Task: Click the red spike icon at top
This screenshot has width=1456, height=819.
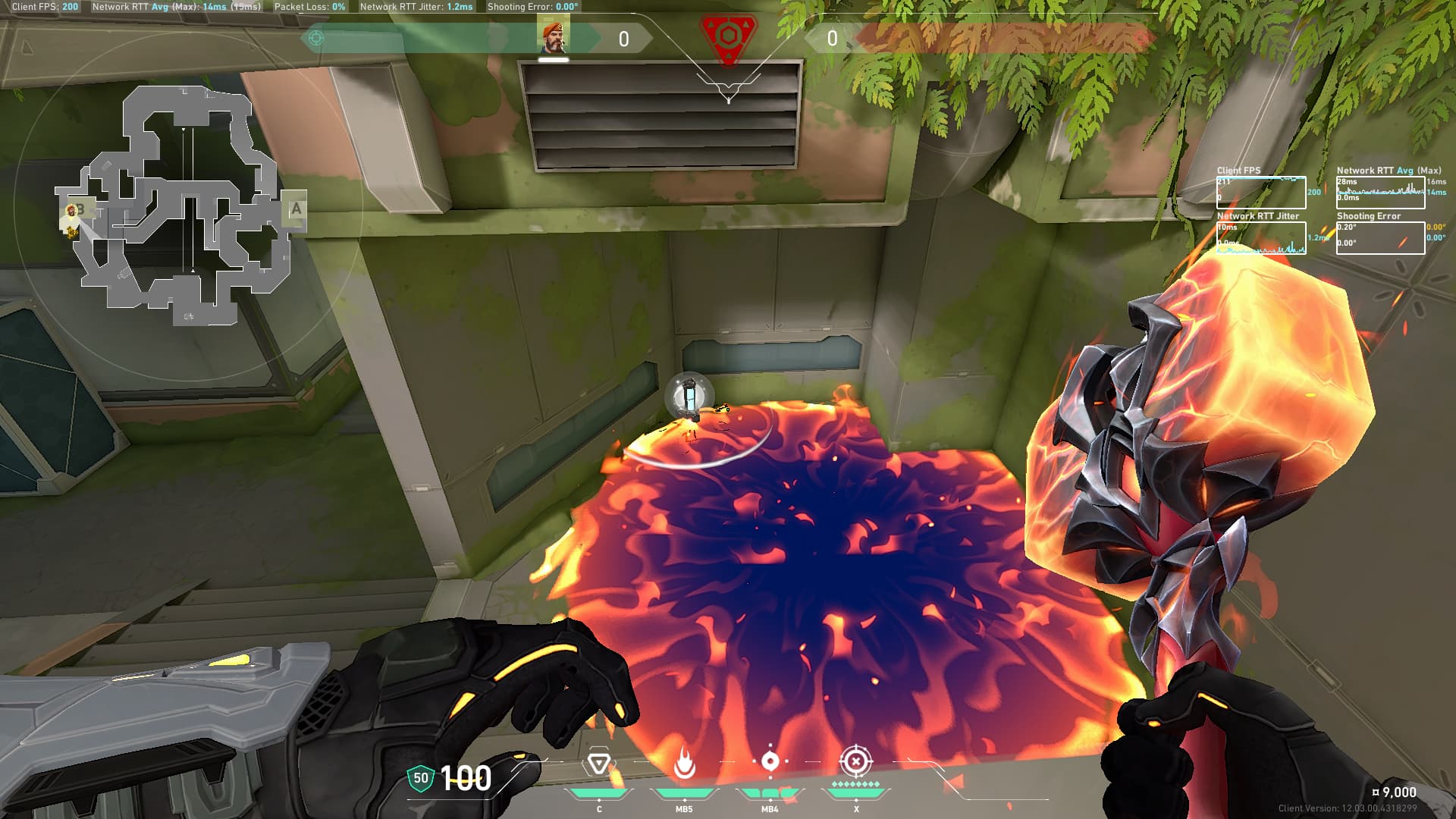Action: click(x=728, y=38)
